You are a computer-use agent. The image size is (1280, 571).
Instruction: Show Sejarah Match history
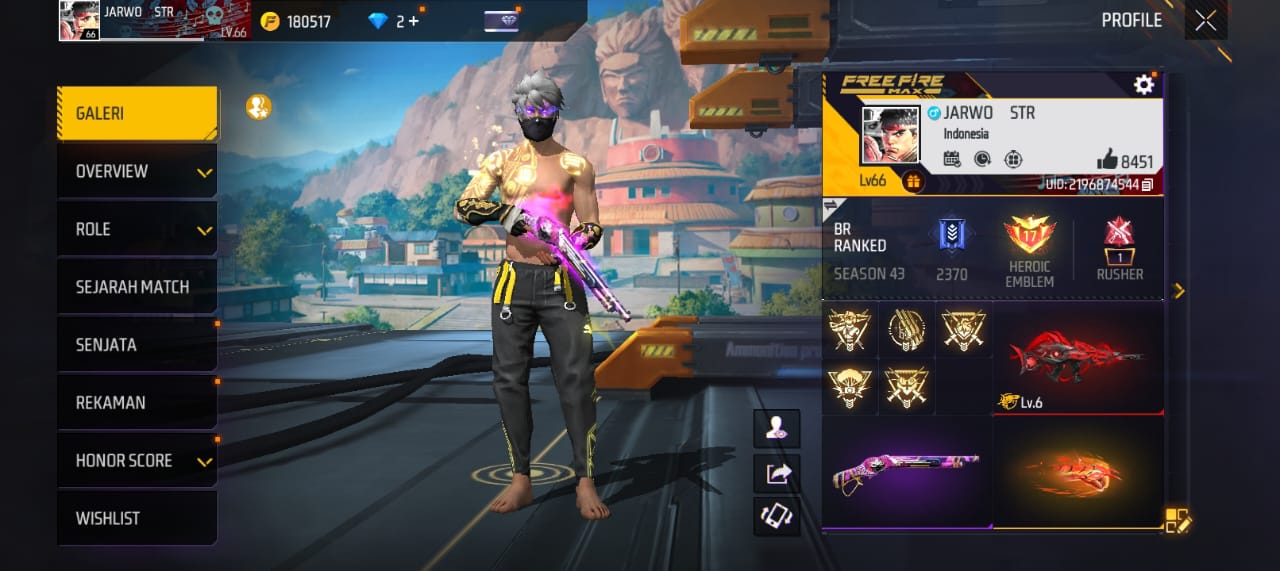[x=137, y=287]
